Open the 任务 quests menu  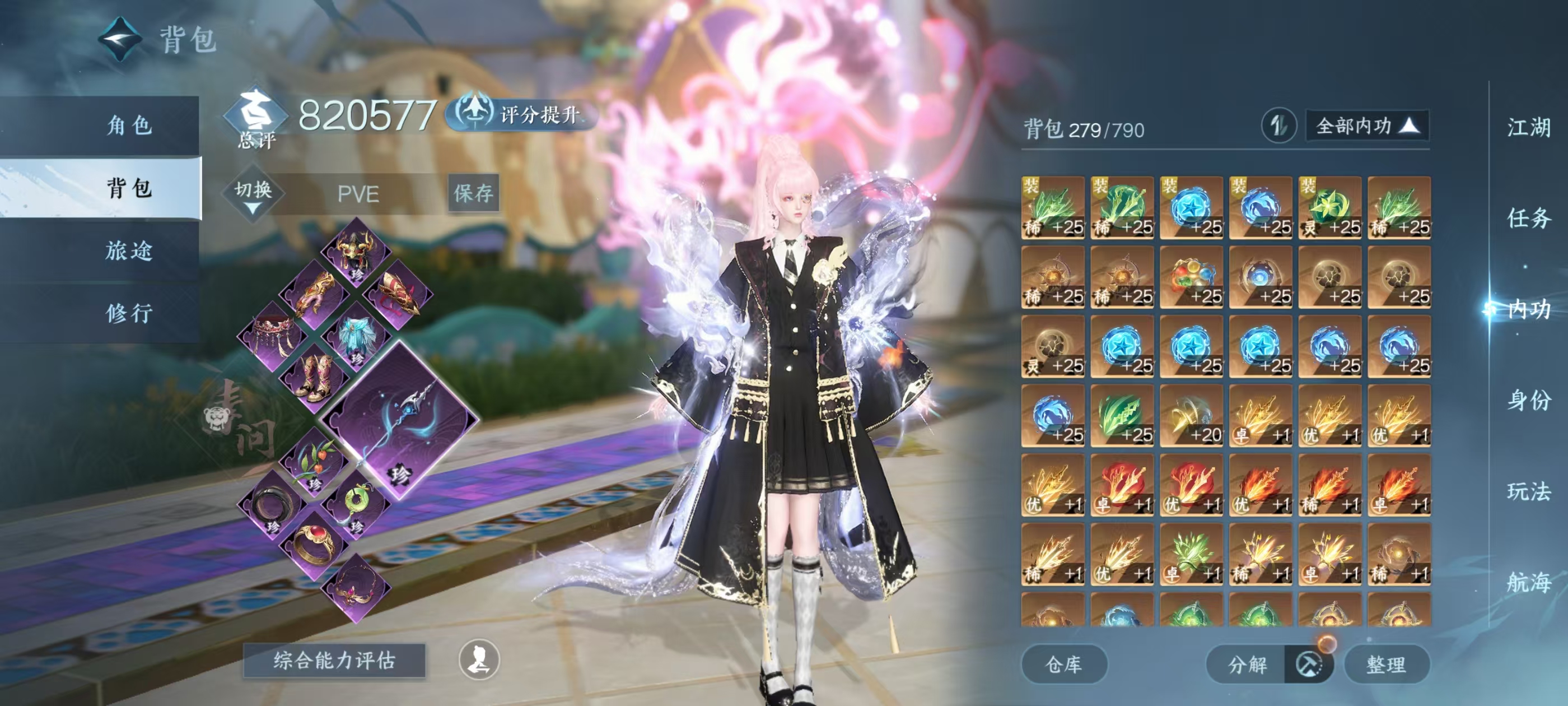coord(1528,217)
